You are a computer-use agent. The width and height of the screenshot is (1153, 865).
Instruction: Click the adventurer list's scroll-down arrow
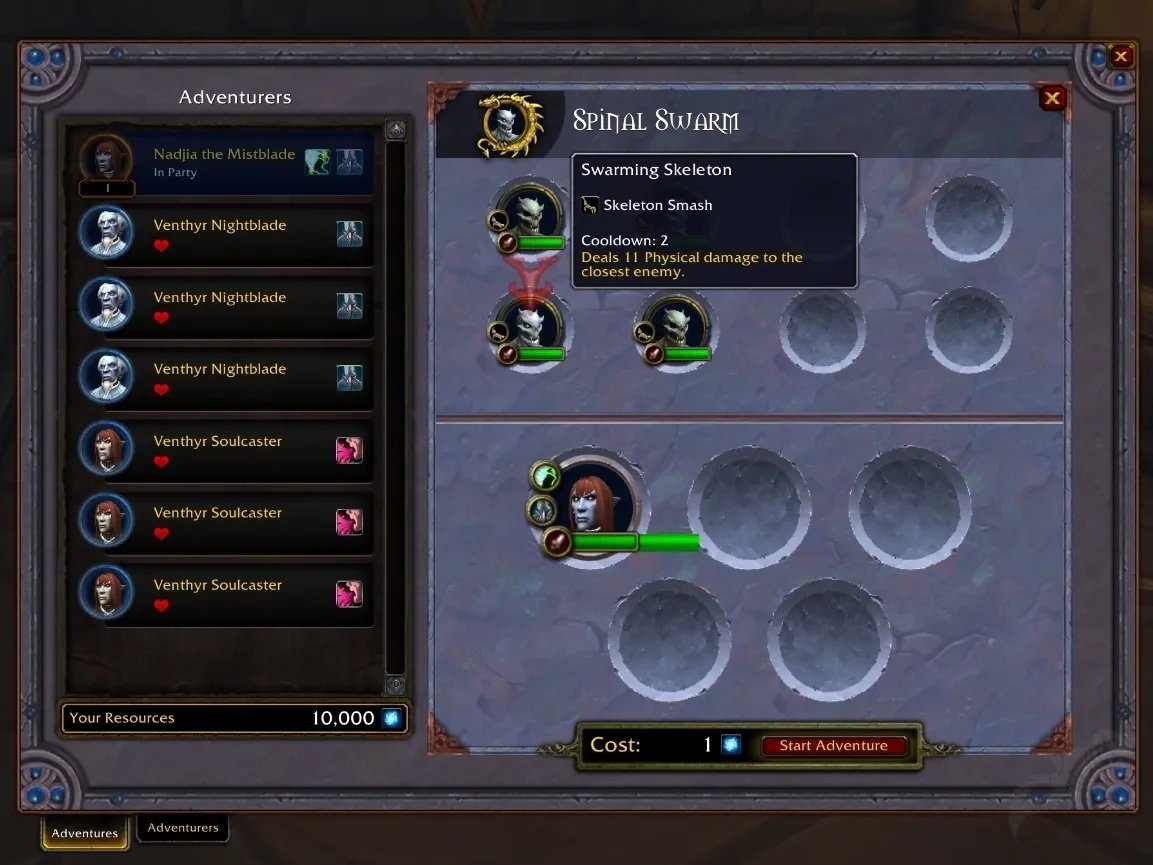(x=395, y=685)
